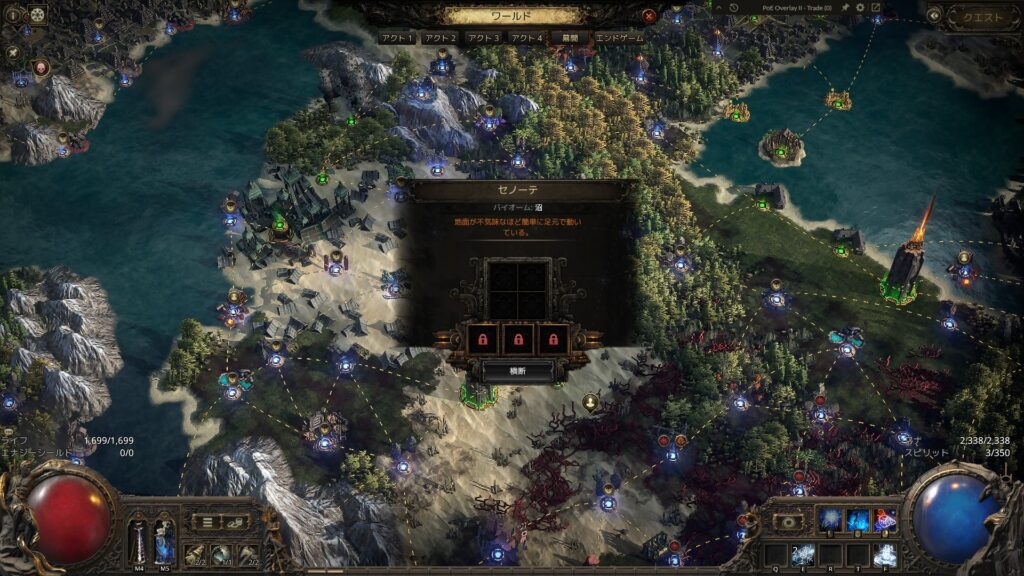Toggle the crossed swords icon

pyautogui.click(x=13, y=52)
